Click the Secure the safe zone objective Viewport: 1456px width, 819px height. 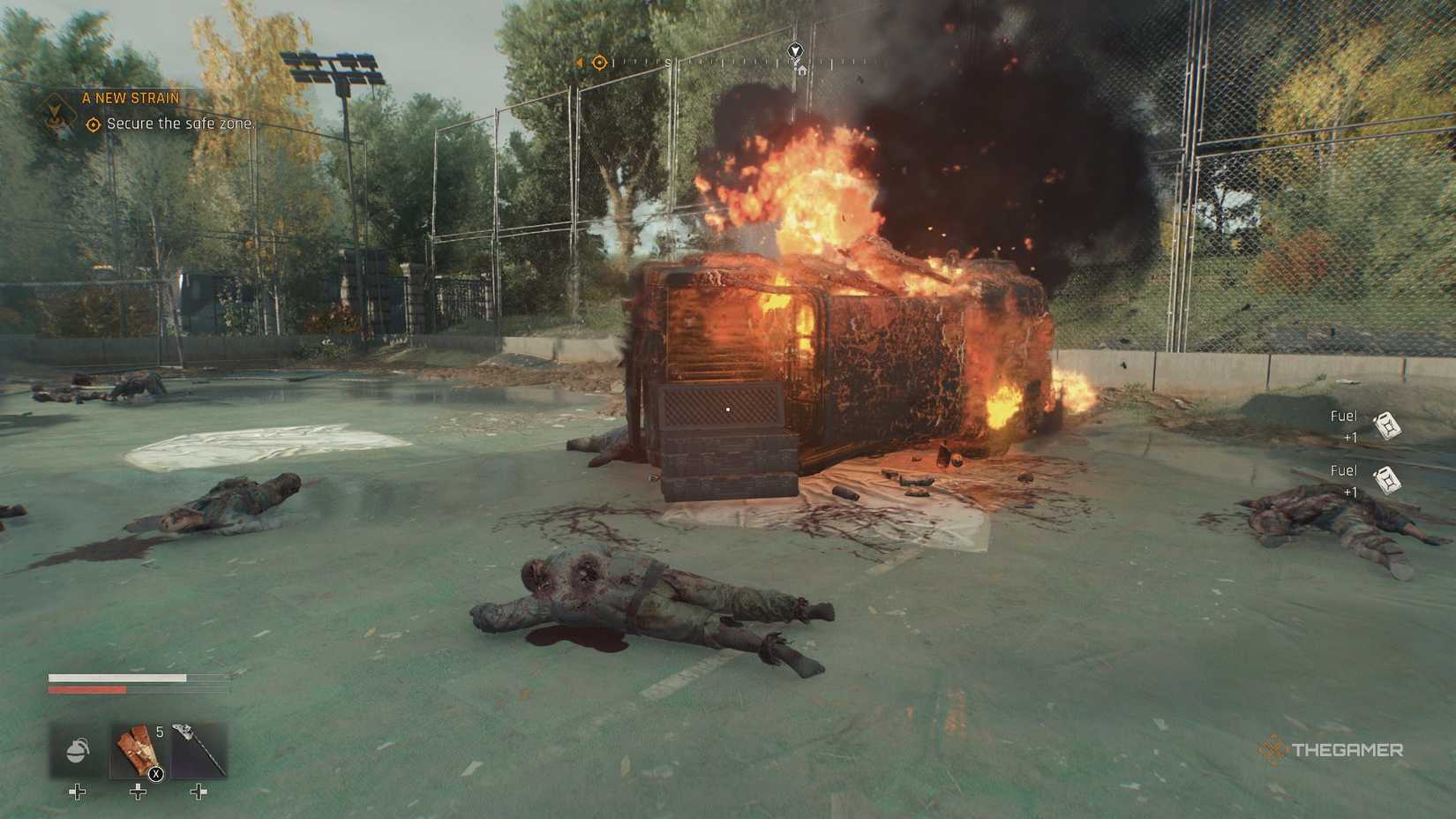pos(180,124)
